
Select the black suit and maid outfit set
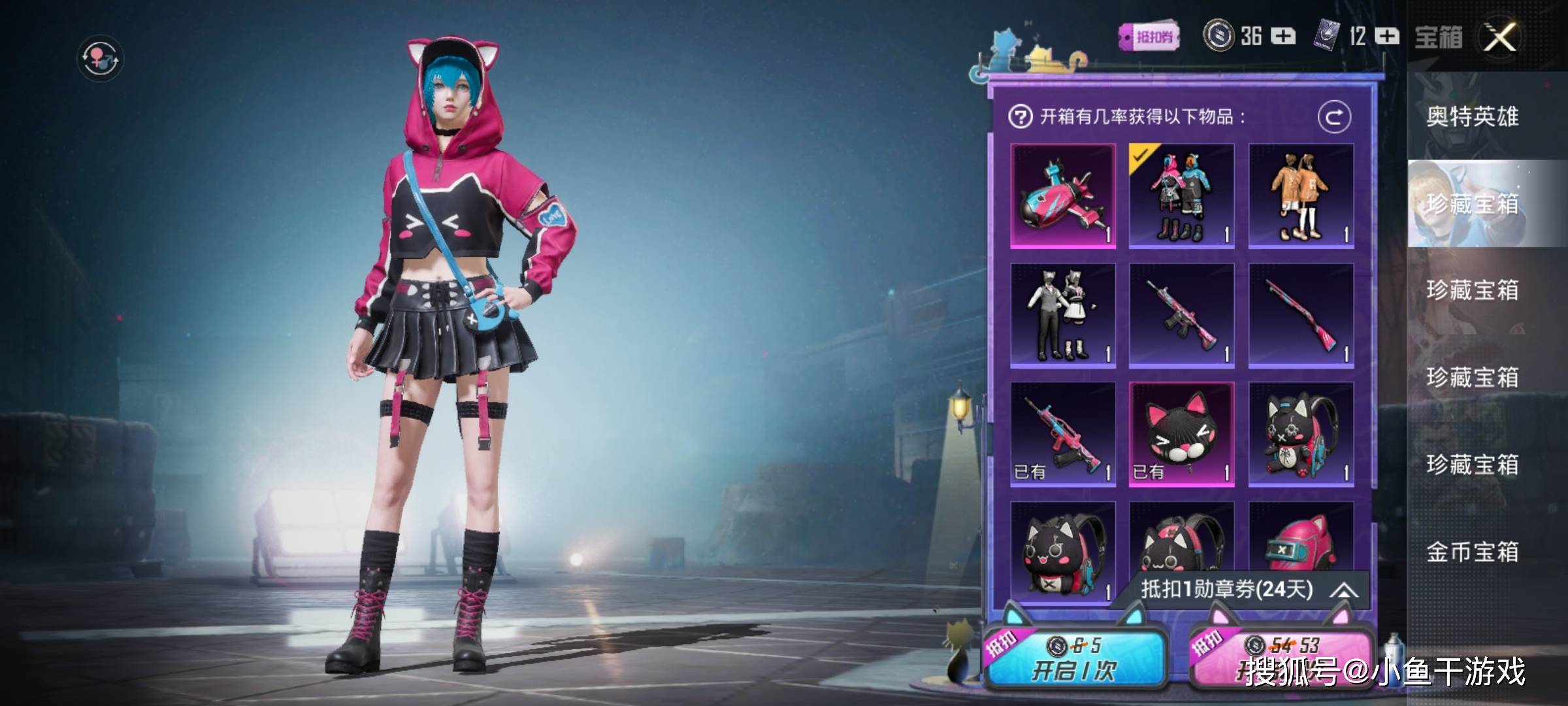coord(1063,315)
